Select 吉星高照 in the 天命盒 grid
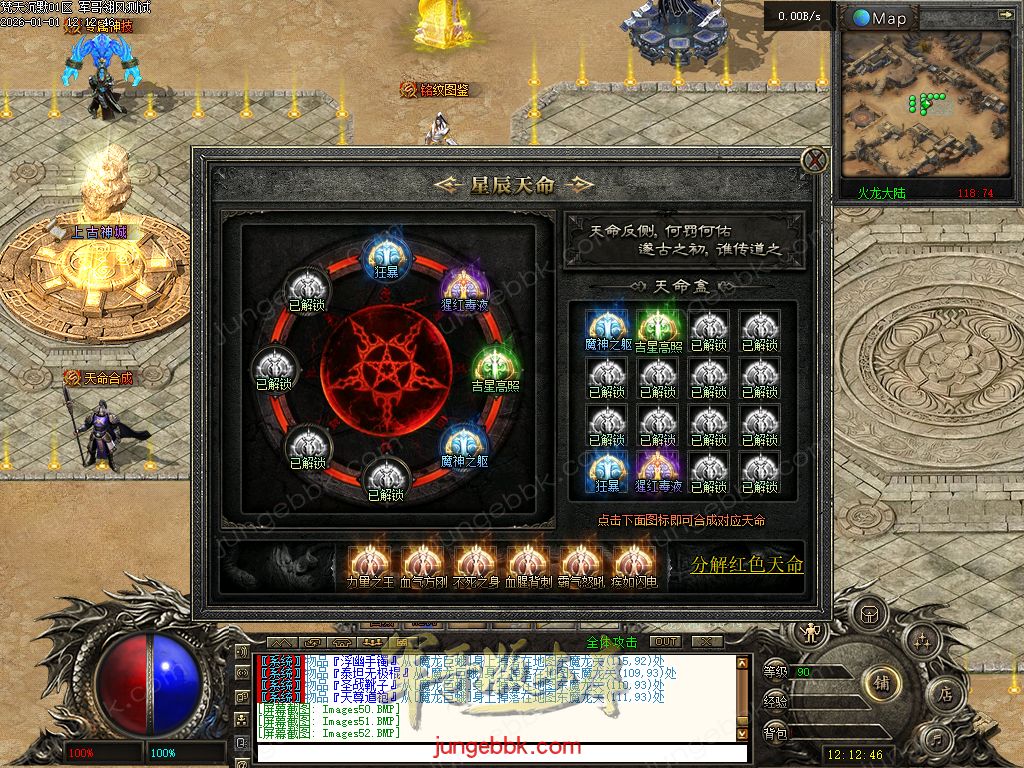This screenshot has width=1024, height=768. coord(658,328)
